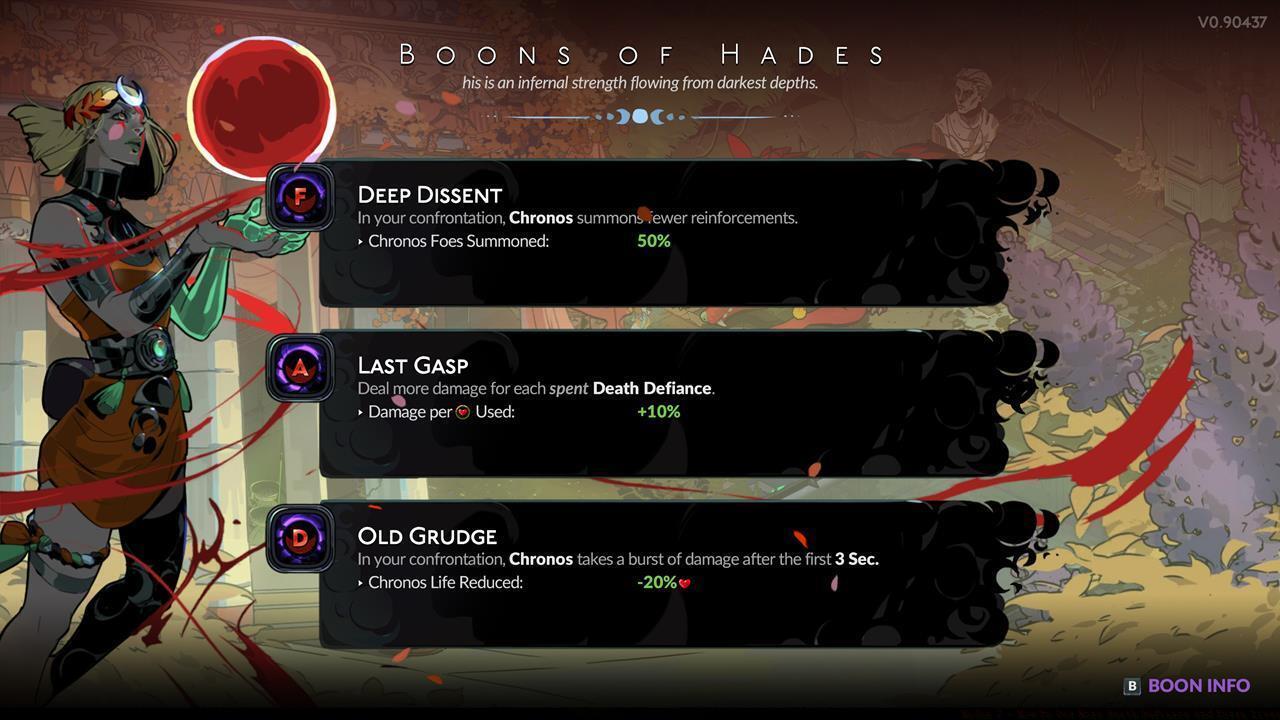Click the D rarity badge on Old Grudge
The image size is (1280, 720).
pyautogui.click(x=299, y=538)
